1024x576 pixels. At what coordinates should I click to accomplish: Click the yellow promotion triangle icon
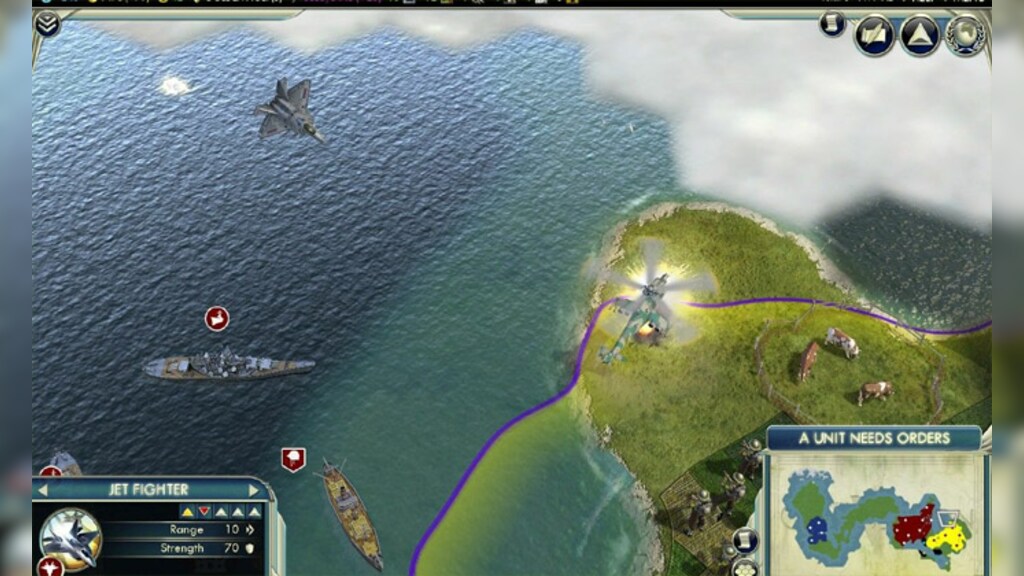pyautogui.click(x=187, y=511)
